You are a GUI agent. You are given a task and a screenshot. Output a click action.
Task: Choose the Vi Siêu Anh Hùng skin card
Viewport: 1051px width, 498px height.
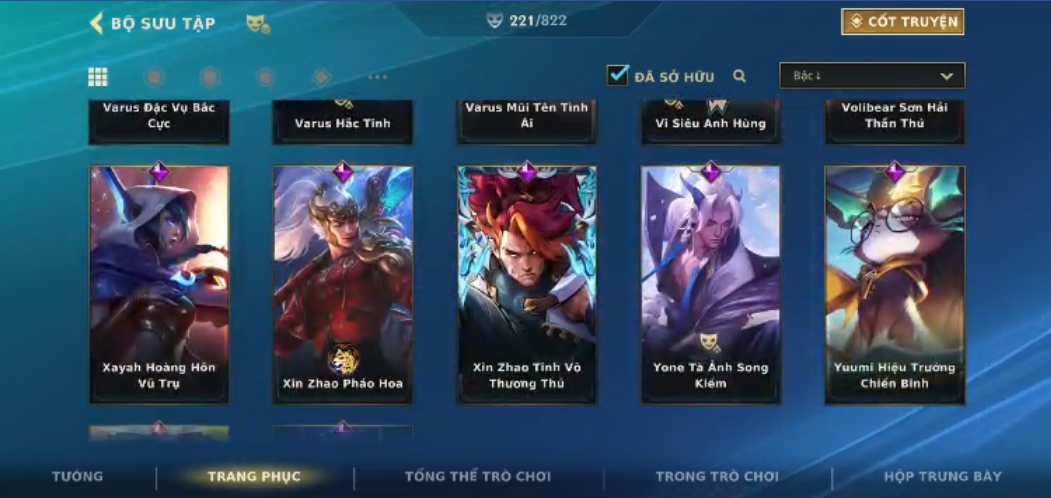tap(711, 122)
